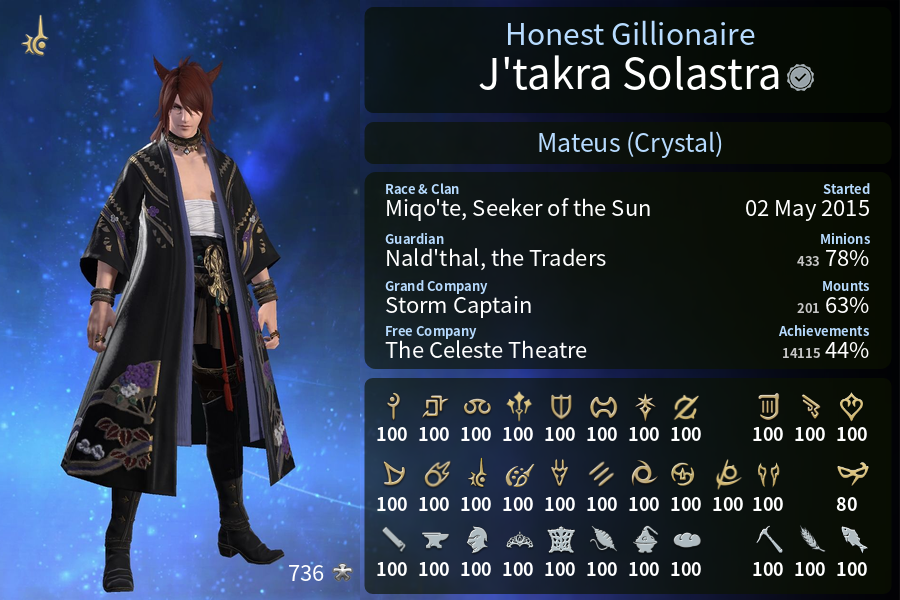Choose the Goldsmith tiara icon
Screen dimensions: 900x600
point(518,540)
